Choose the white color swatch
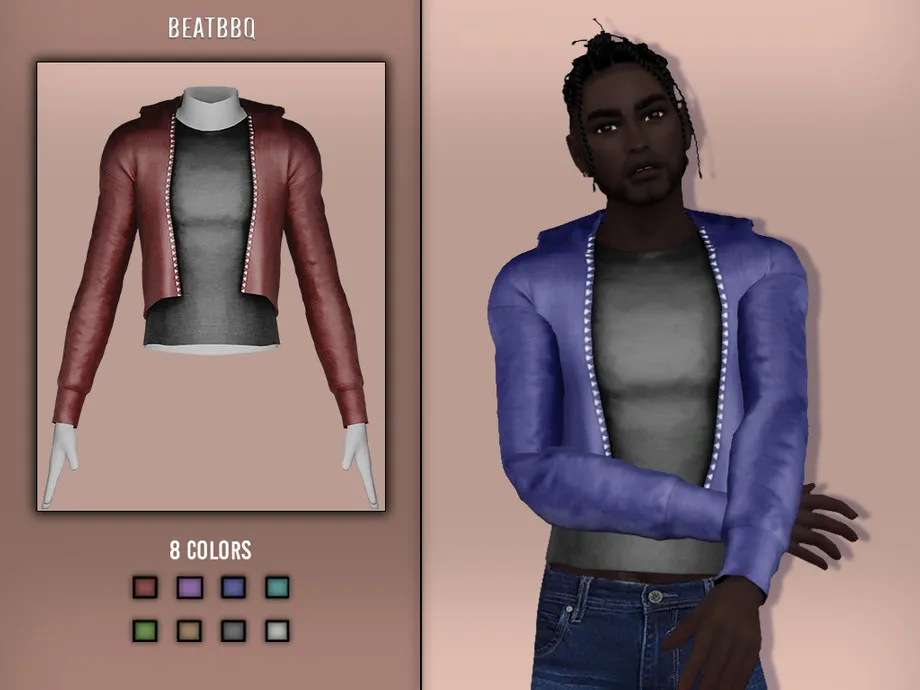This screenshot has height=690, width=920. [277, 630]
